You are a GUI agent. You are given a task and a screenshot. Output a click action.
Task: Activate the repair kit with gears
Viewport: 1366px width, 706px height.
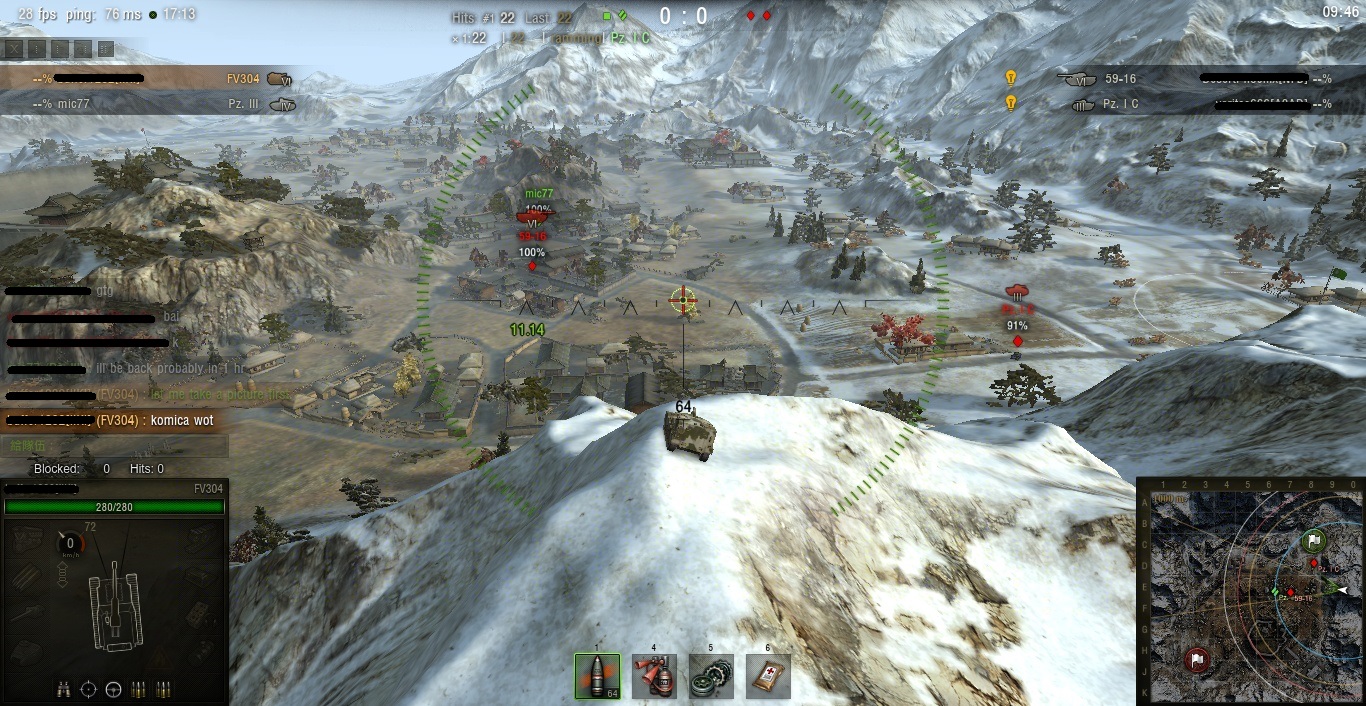click(x=711, y=676)
